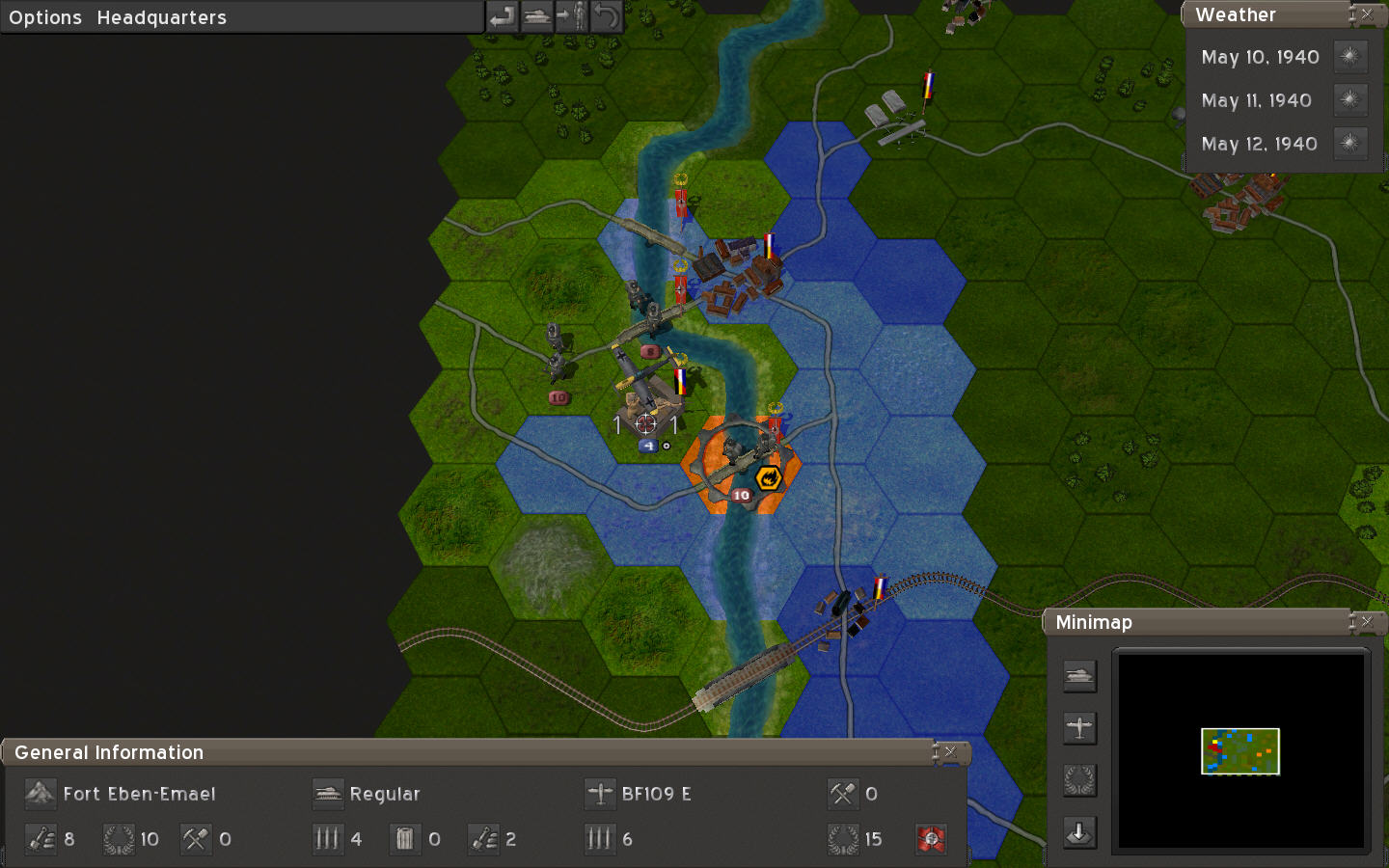The height and width of the screenshot is (868, 1389).
Task: Undo the last move with curved arrow
Action: (x=606, y=16)
